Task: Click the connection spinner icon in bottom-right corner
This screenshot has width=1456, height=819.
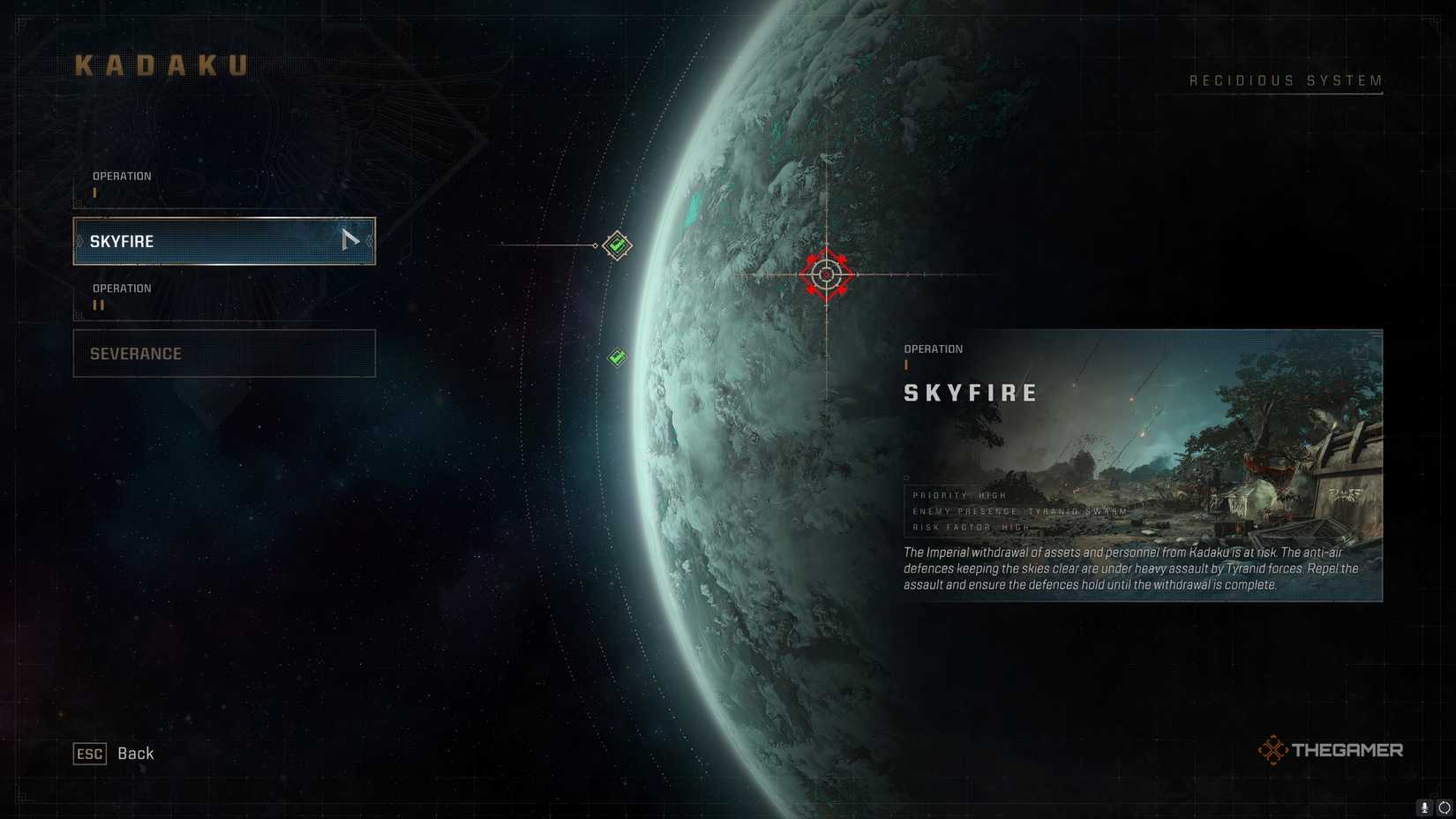Action: click(x=1444, y=807)
